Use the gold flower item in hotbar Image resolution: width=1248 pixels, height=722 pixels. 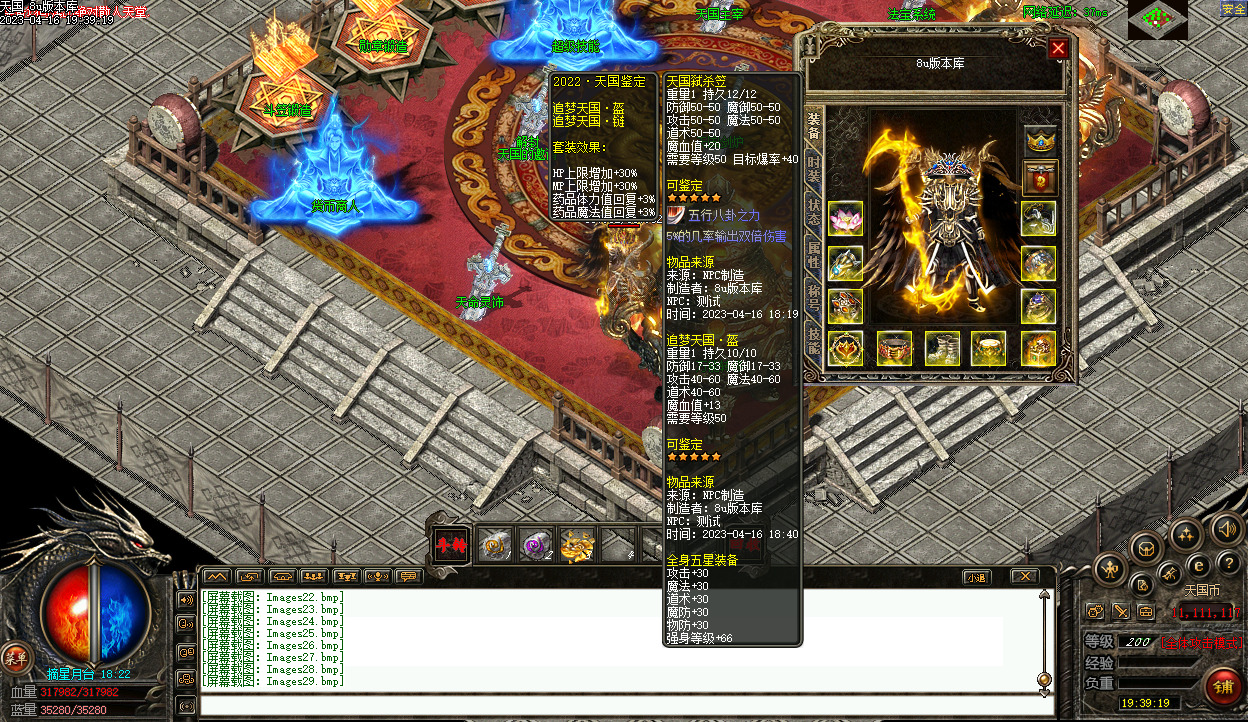click(576, 544)
